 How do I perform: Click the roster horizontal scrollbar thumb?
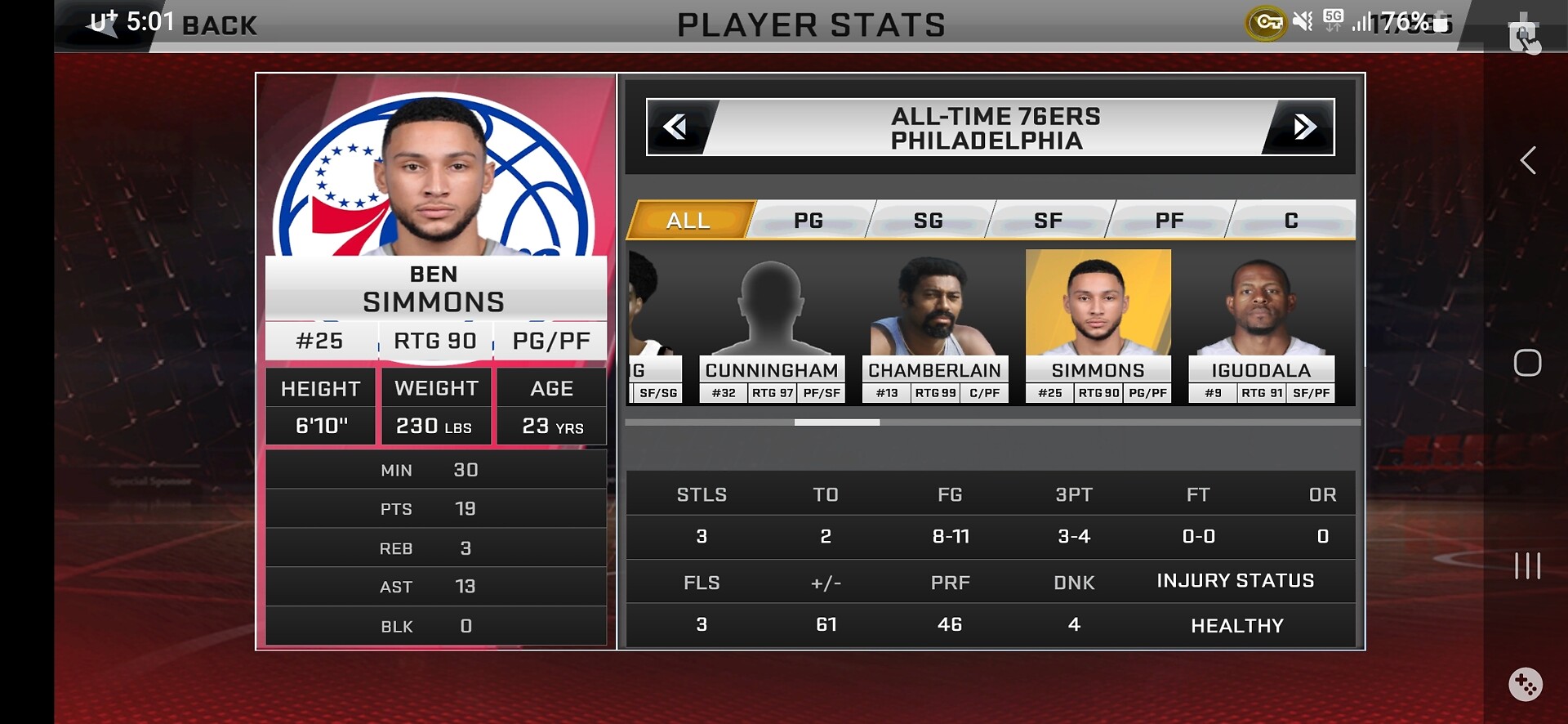tap(837, 422)
